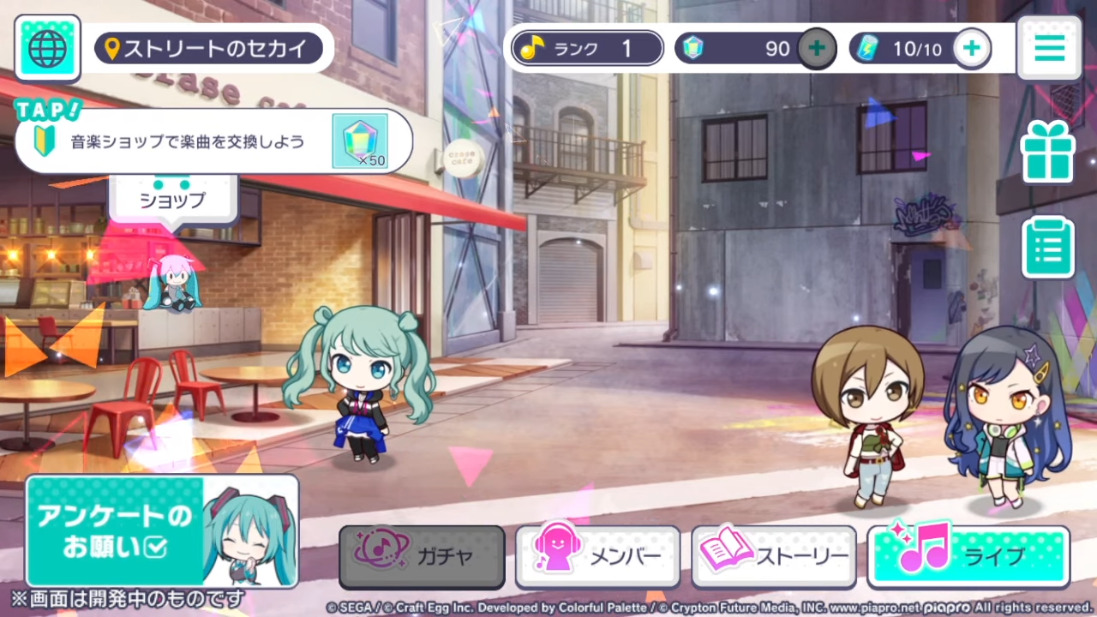1097x617 pixels.
Task: Open the globe world-select icon
Action: [47, 48]
